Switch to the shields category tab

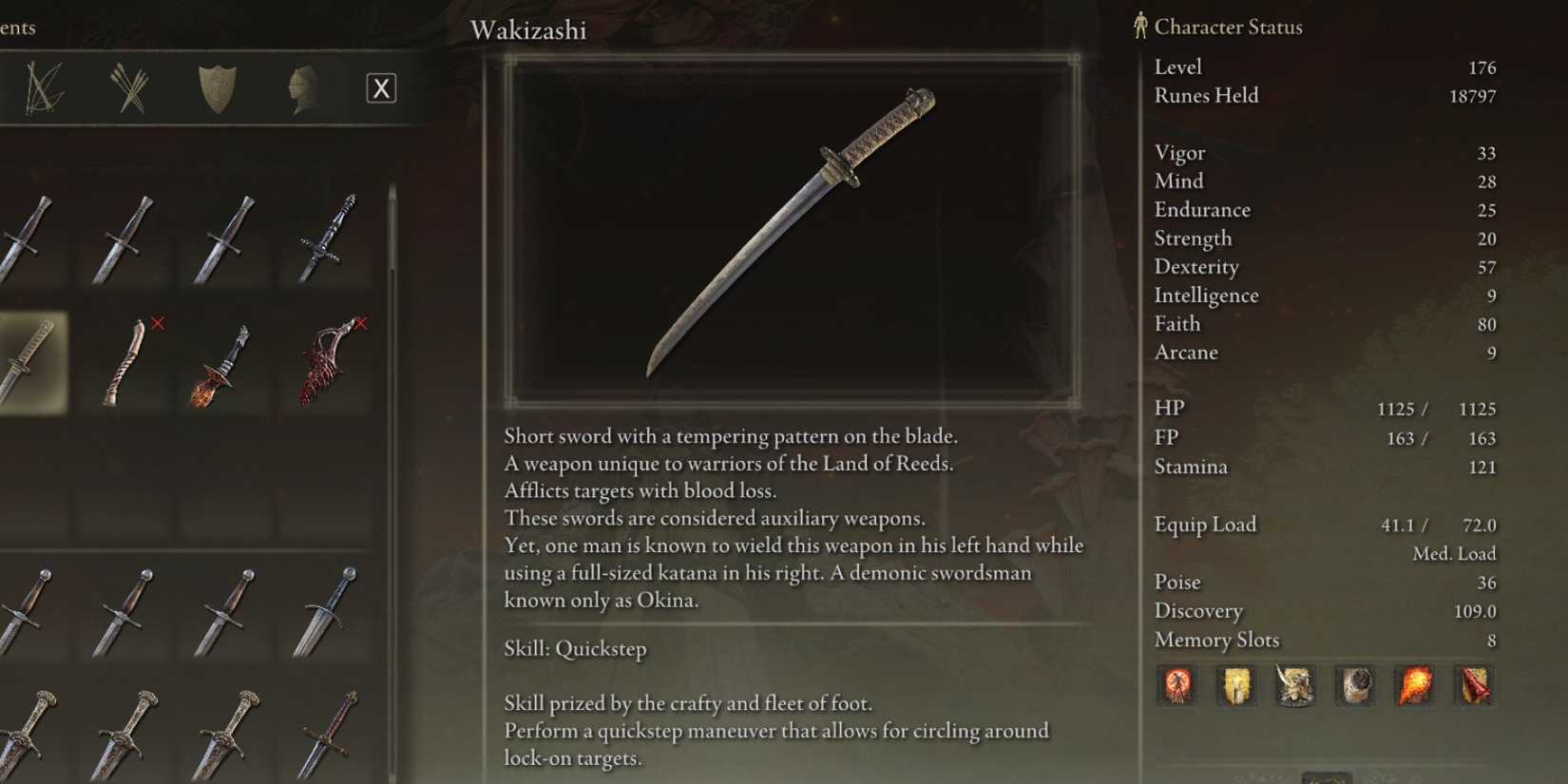(x=217, y=87)
